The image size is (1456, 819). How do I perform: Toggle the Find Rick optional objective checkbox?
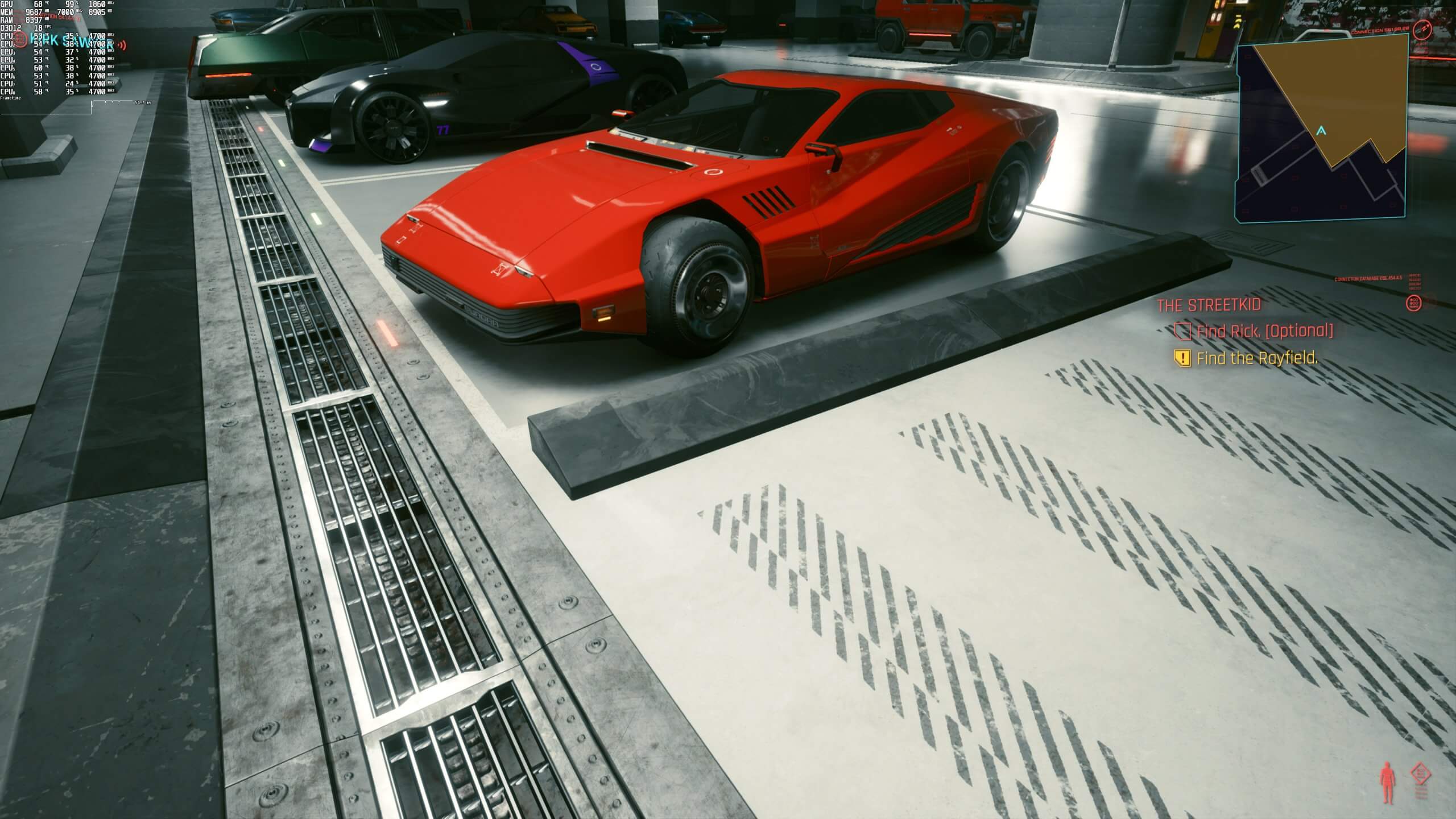pyautogui.click(x=1183, y=332)
